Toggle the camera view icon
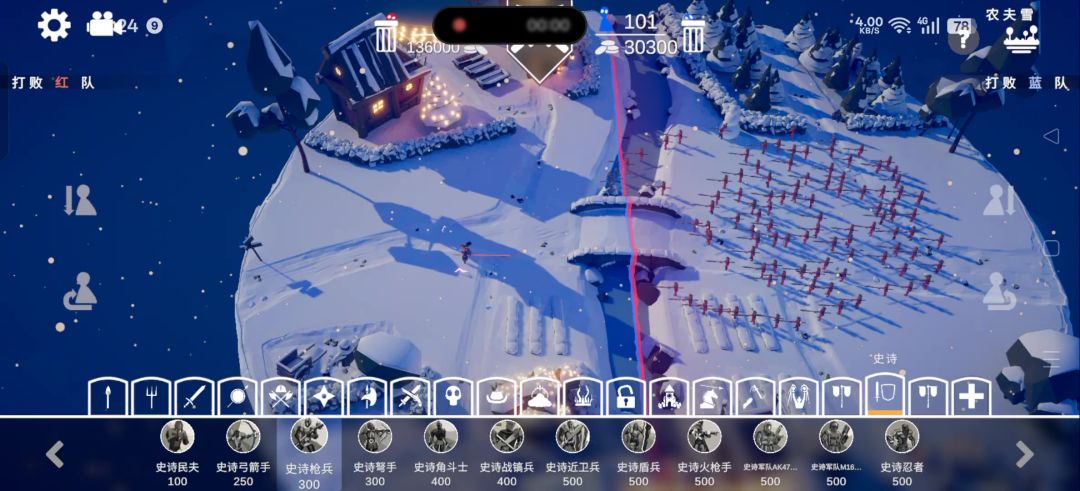1080x491 pixels. [101, 25]
